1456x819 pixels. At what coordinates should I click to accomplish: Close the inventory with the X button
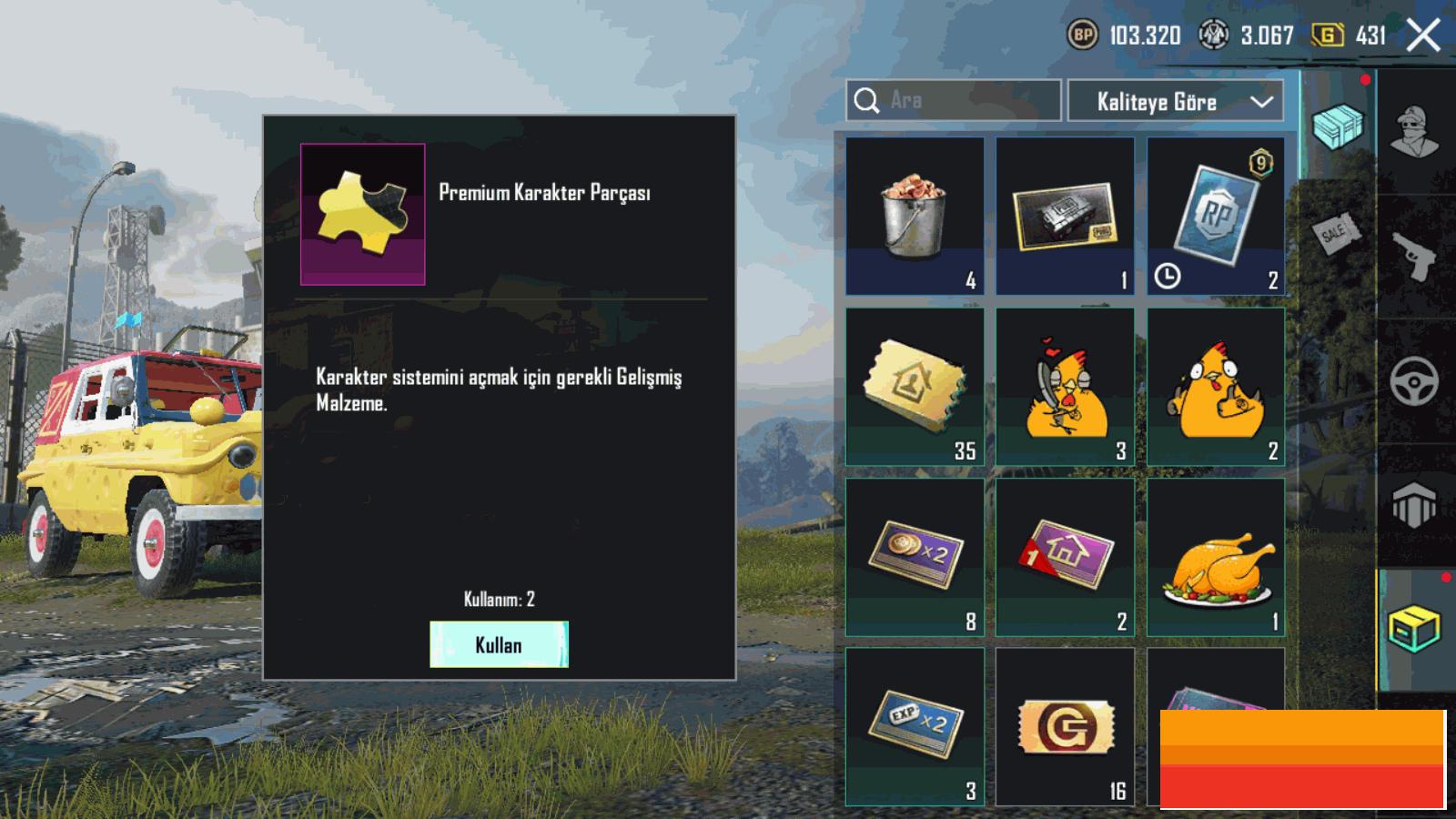click(x=1423, y=35)
